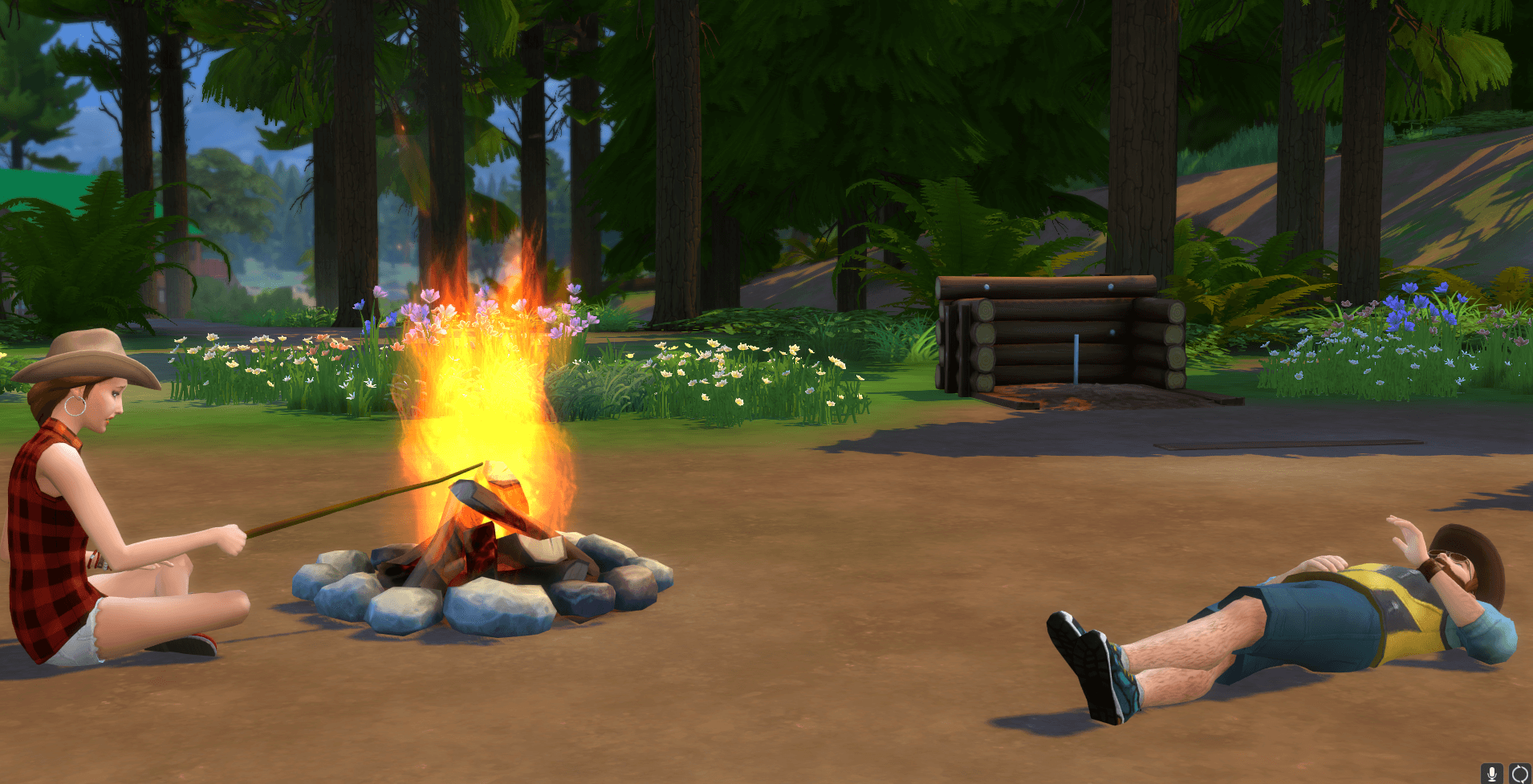
Task: Click the microphone icon button
Action: [1492, 774]
